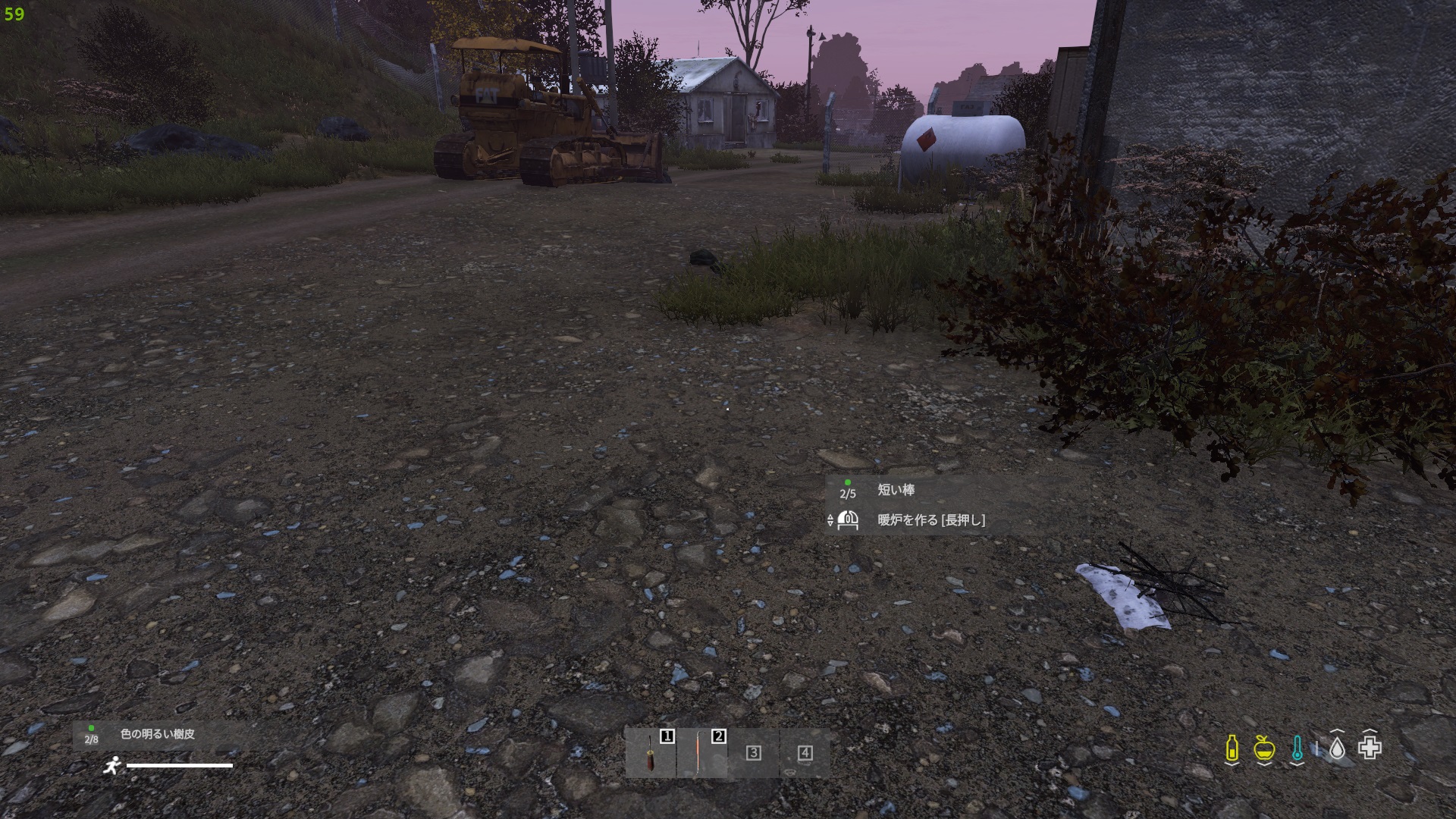This screenshot has width=1456, height=819.
Task: Expand the chevron under the apple icon
Action: pyautogui.click(x=1264, y=764)
